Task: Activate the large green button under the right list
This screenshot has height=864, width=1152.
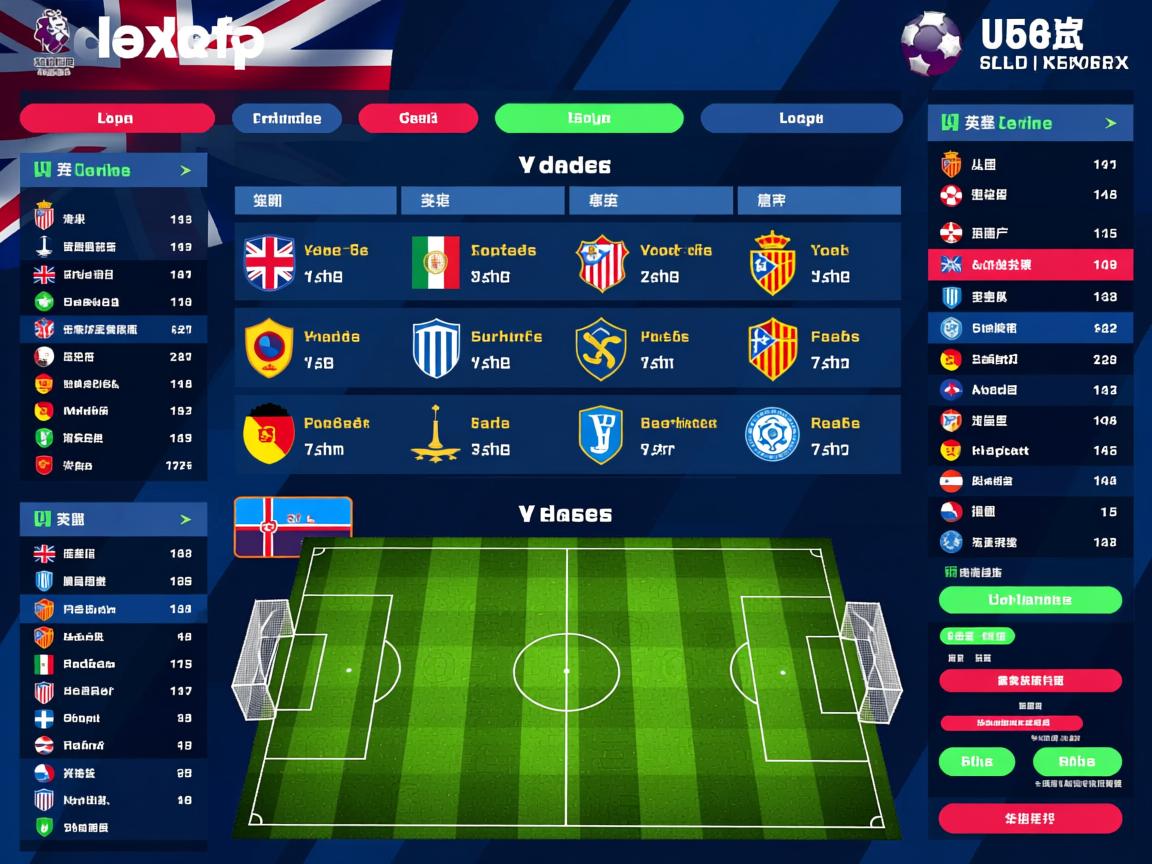Action: [x=1030, y=600]
